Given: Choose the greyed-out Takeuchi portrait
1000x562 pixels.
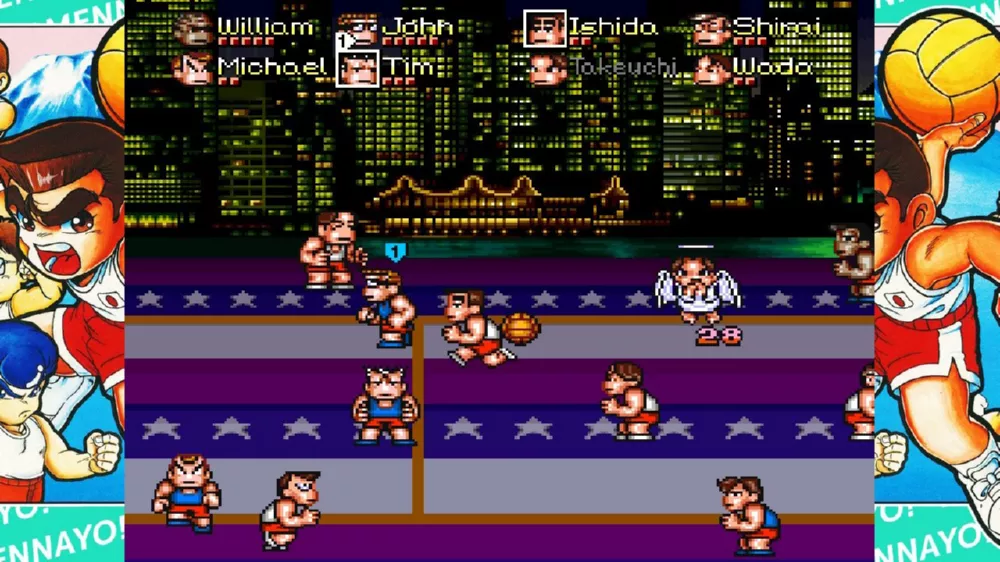Looking at the screenshot, I should pos(545,68).
